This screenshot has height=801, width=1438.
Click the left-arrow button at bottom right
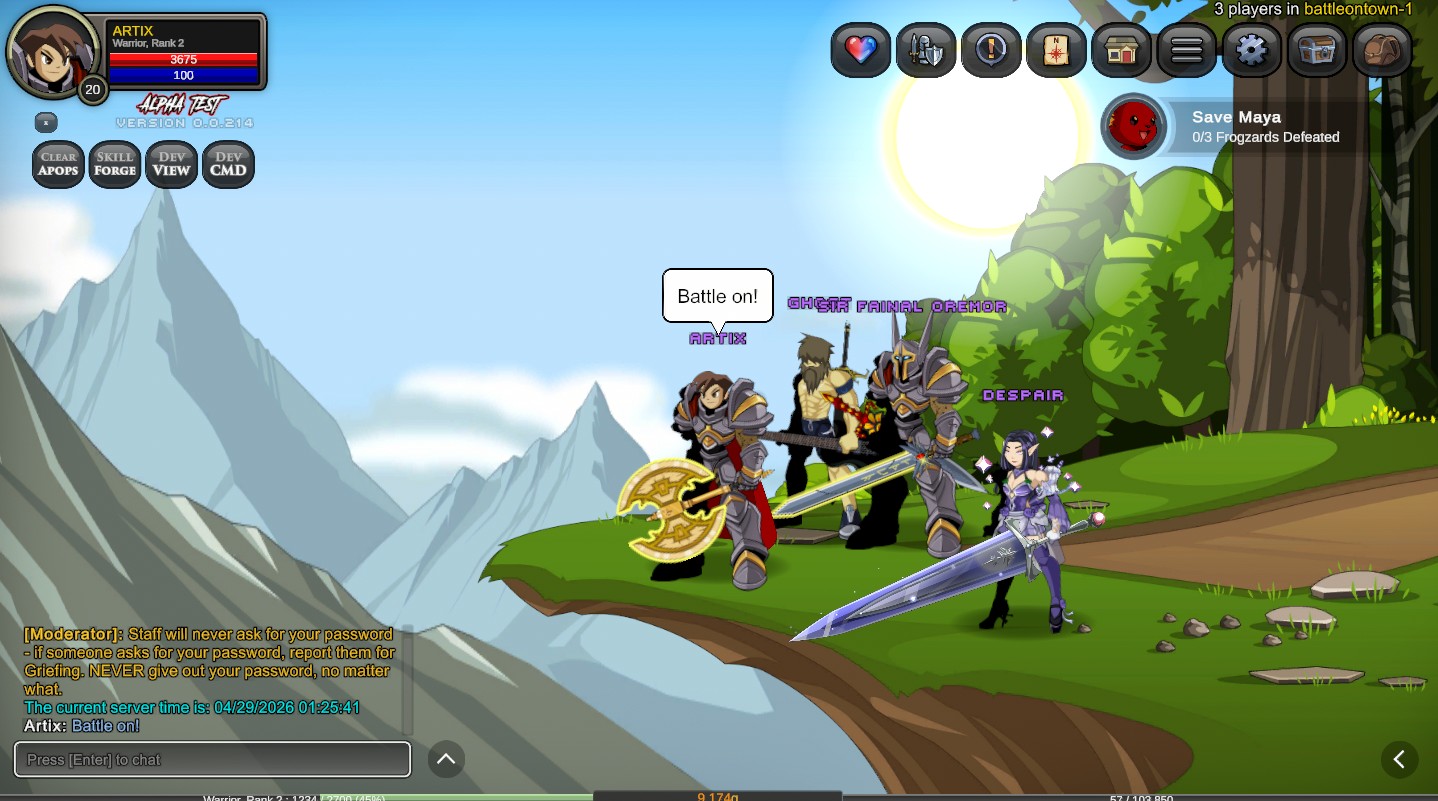coord(1399,760)
